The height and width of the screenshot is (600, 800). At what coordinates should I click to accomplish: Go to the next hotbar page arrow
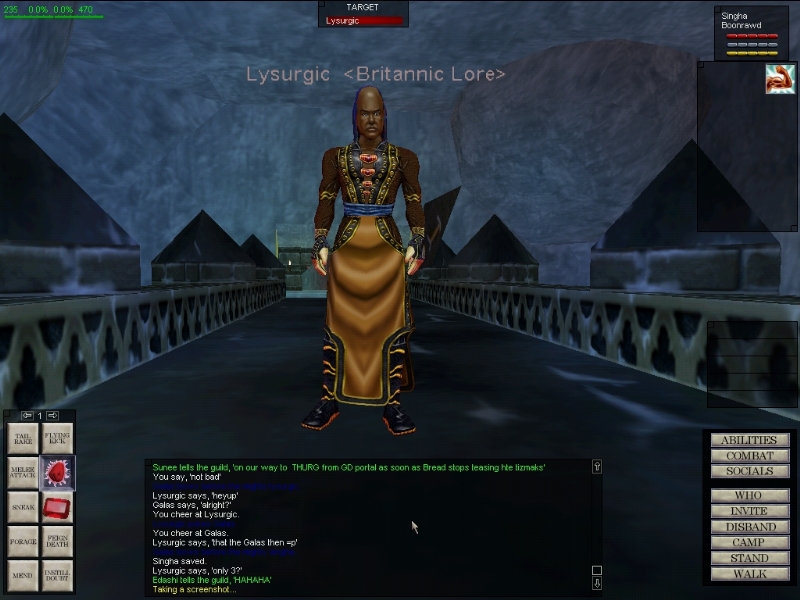coord(52,415)
